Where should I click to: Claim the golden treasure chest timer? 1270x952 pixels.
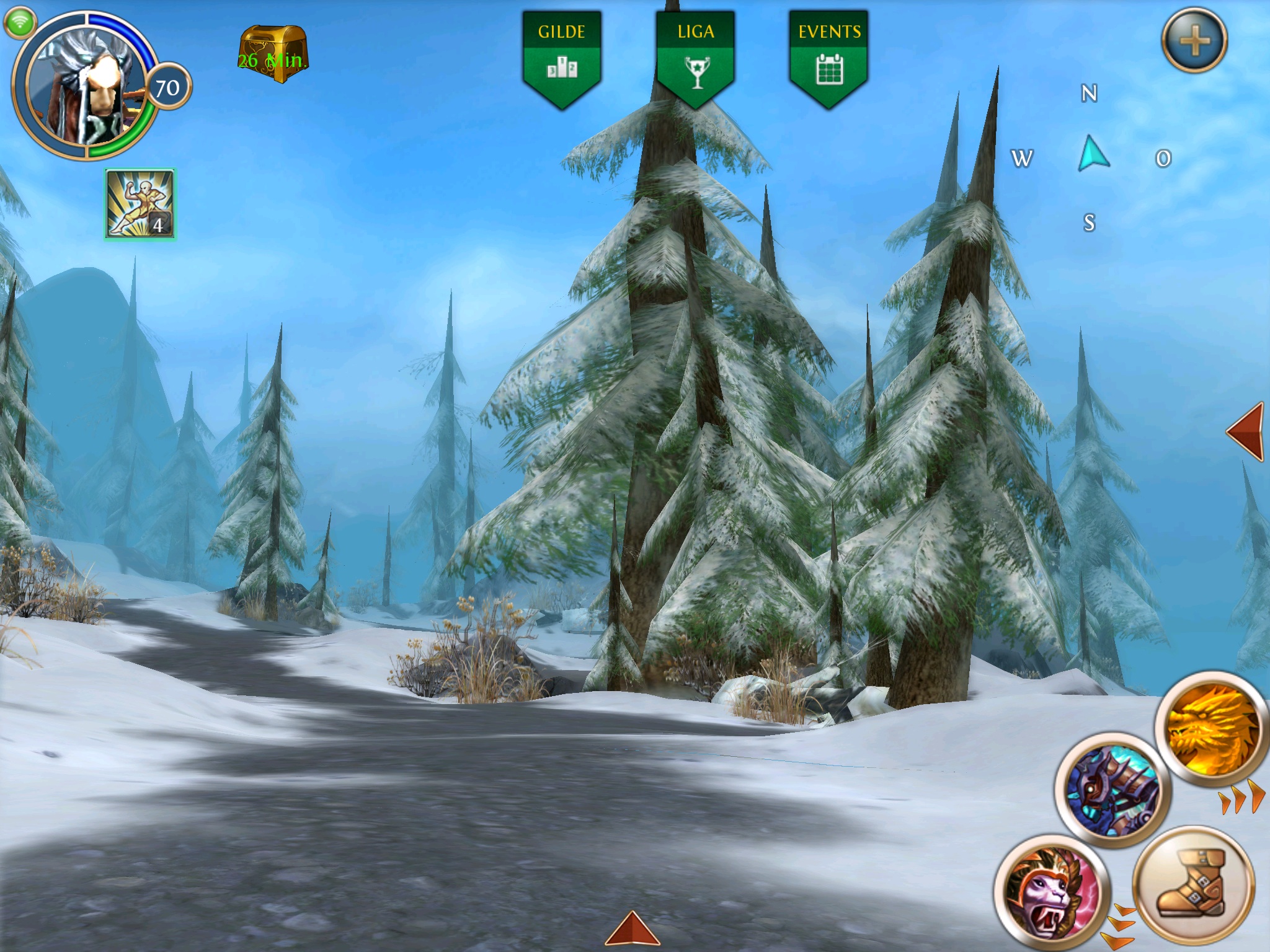click(x=273, y=55)
